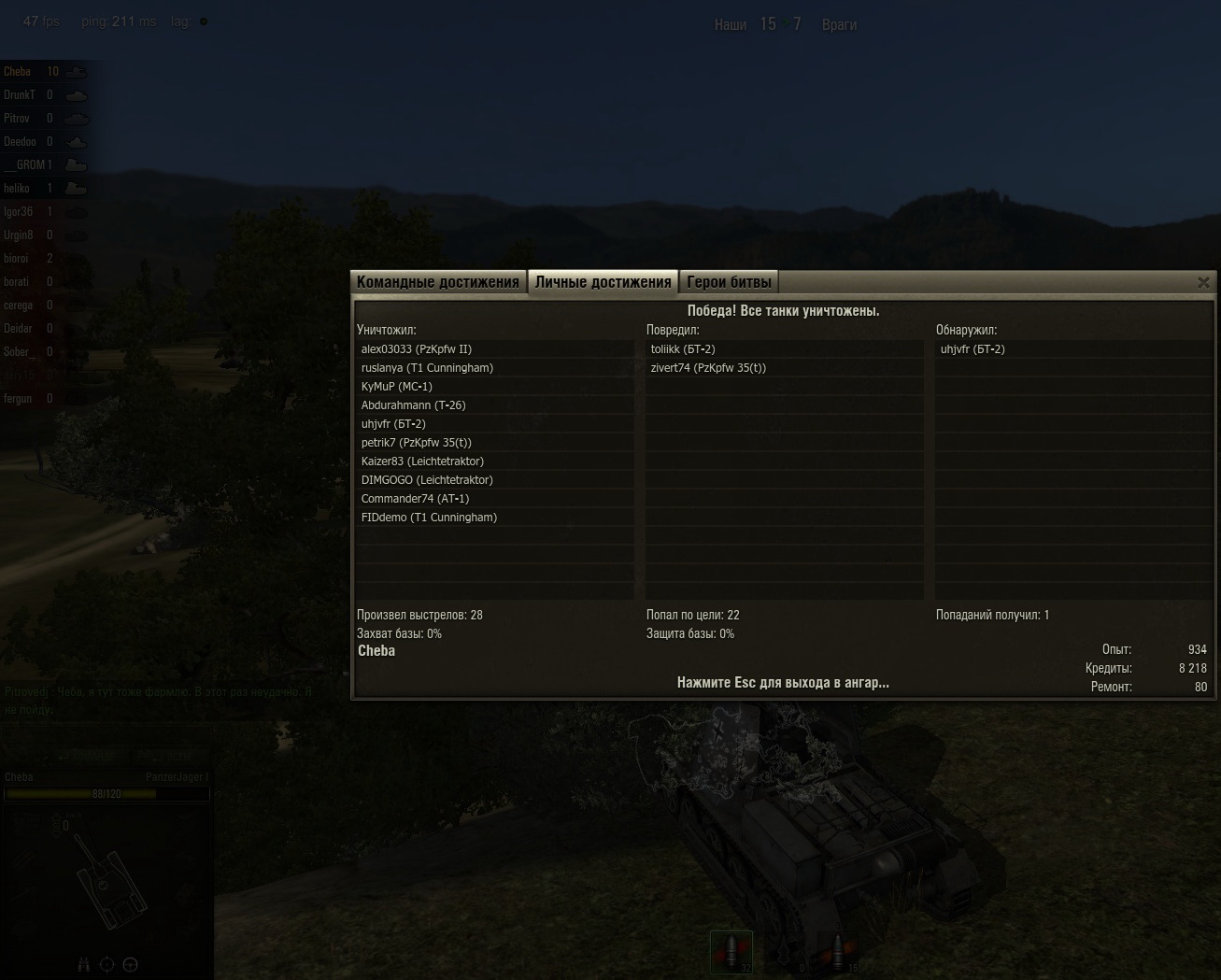Viewport: 1221px width, 980px height.
Task: Choose the KyMuP (МС-1) entry
Action: pos(397,387)
